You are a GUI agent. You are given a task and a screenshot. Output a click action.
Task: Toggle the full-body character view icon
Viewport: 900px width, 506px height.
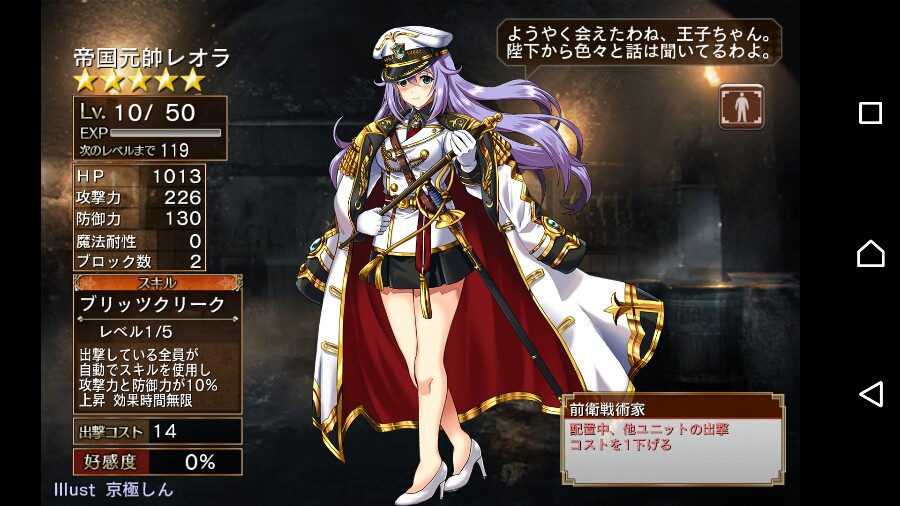coord(741,107)
